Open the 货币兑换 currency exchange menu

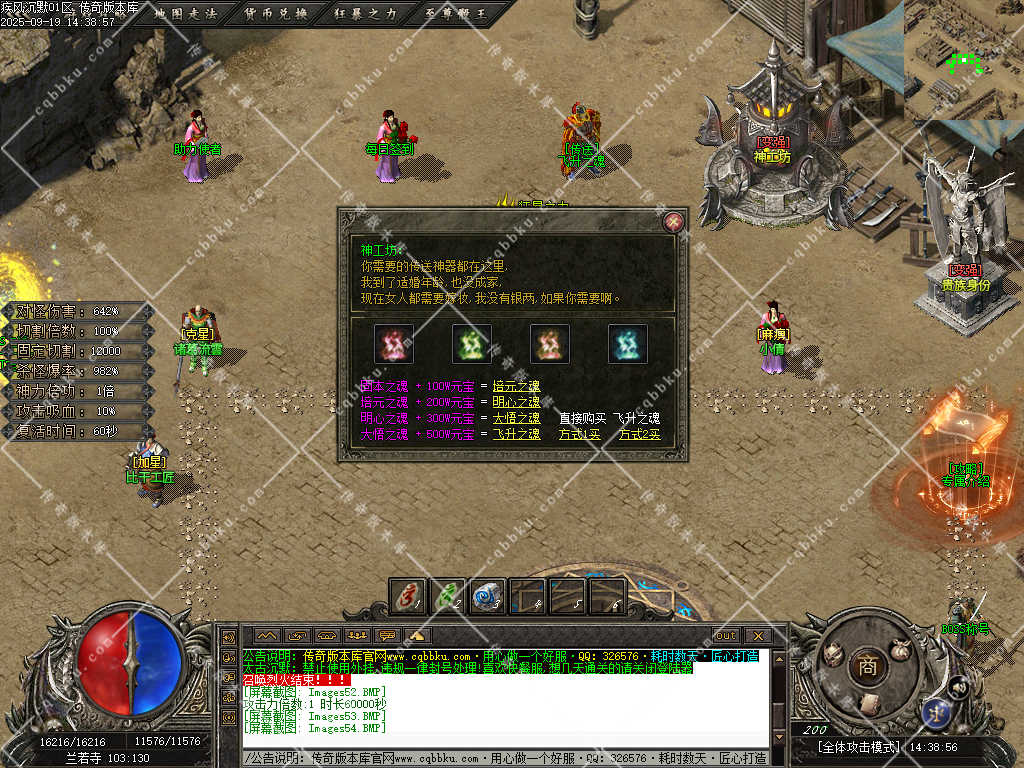[276, 14]
